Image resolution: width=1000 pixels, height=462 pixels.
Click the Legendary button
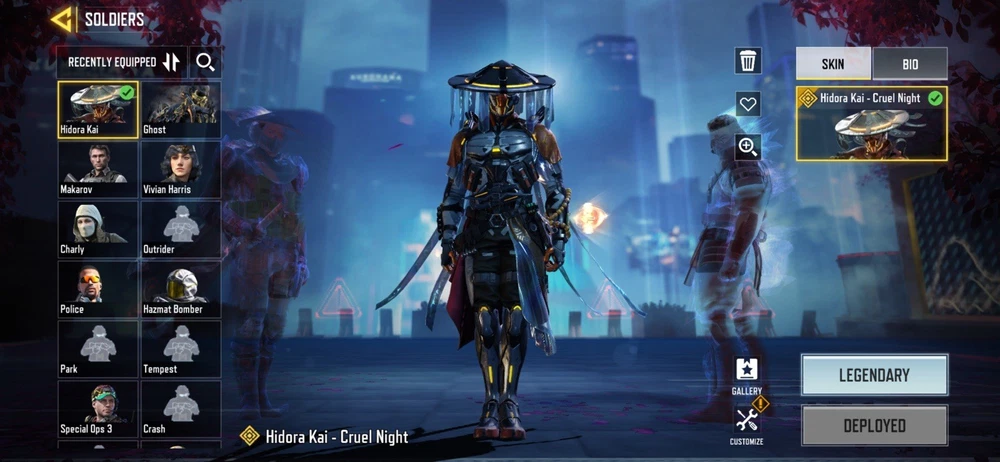874,376
